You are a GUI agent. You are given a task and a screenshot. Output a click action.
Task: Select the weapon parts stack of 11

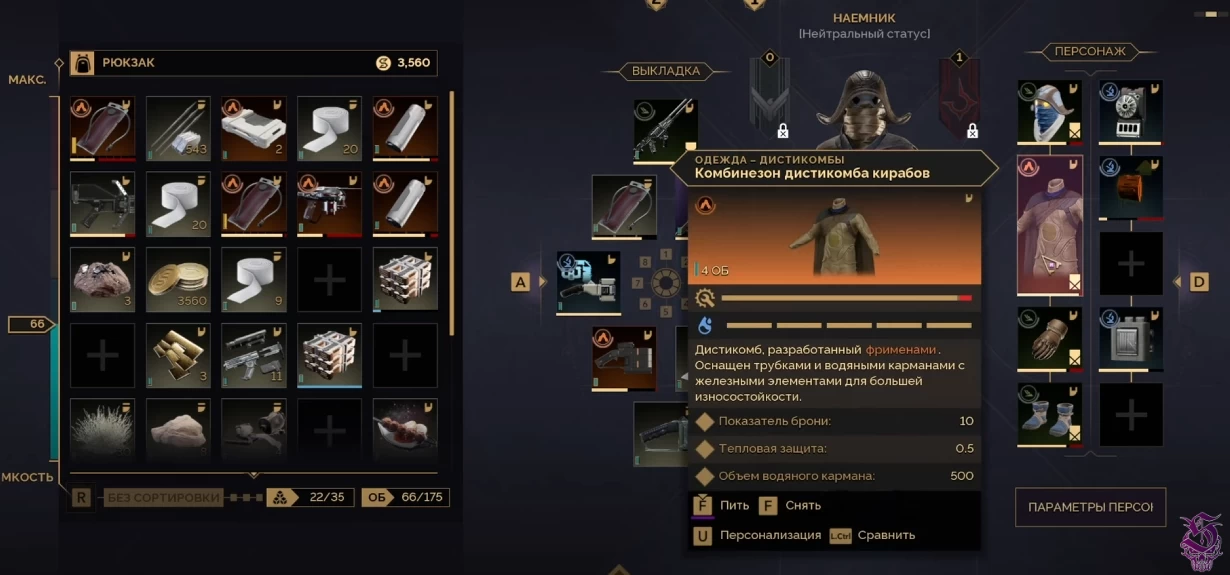(x=254, y=355)
